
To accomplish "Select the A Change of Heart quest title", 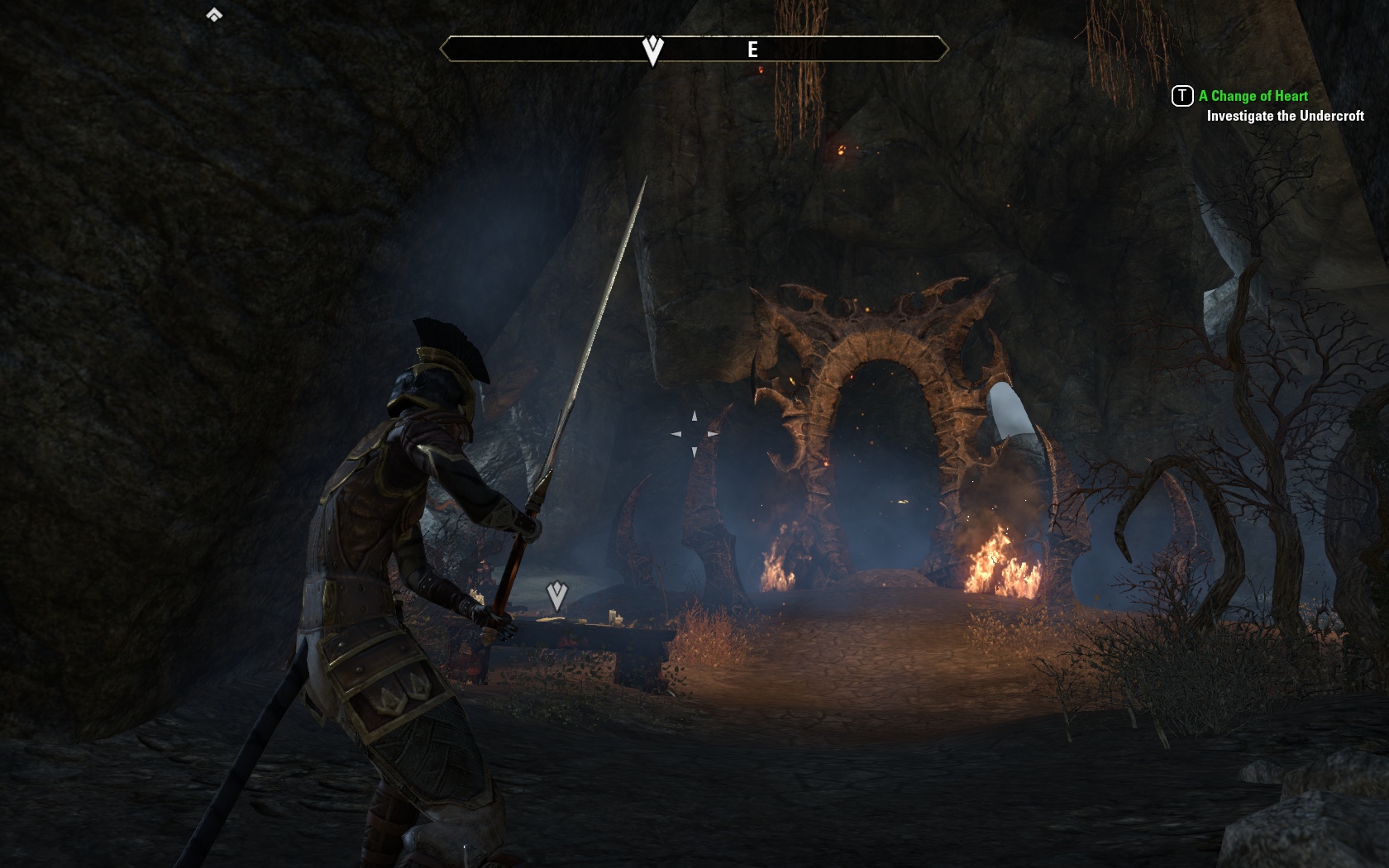I will (1253, 96).
